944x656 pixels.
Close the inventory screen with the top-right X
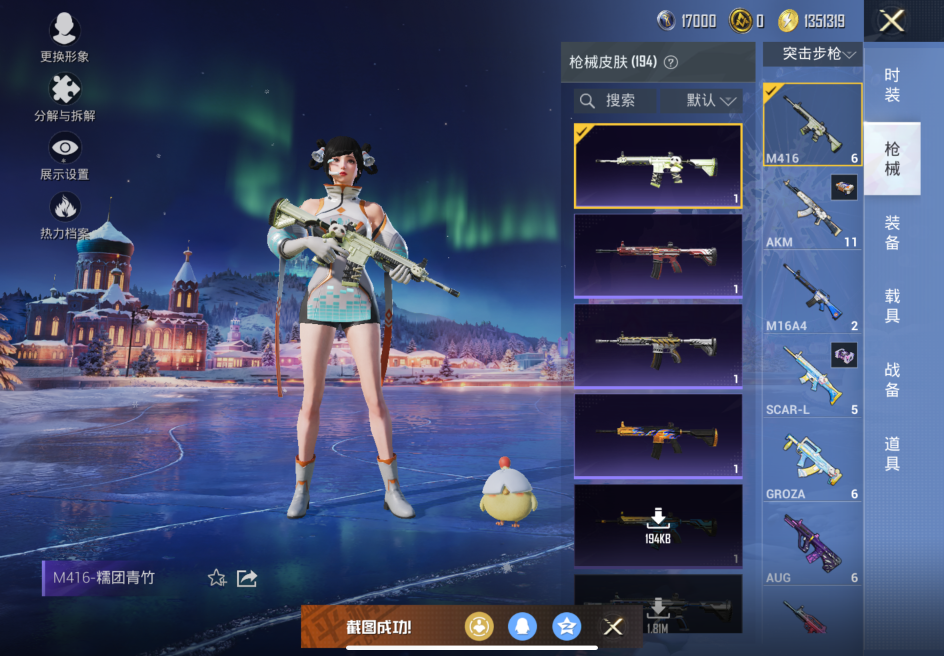[891, 21]
